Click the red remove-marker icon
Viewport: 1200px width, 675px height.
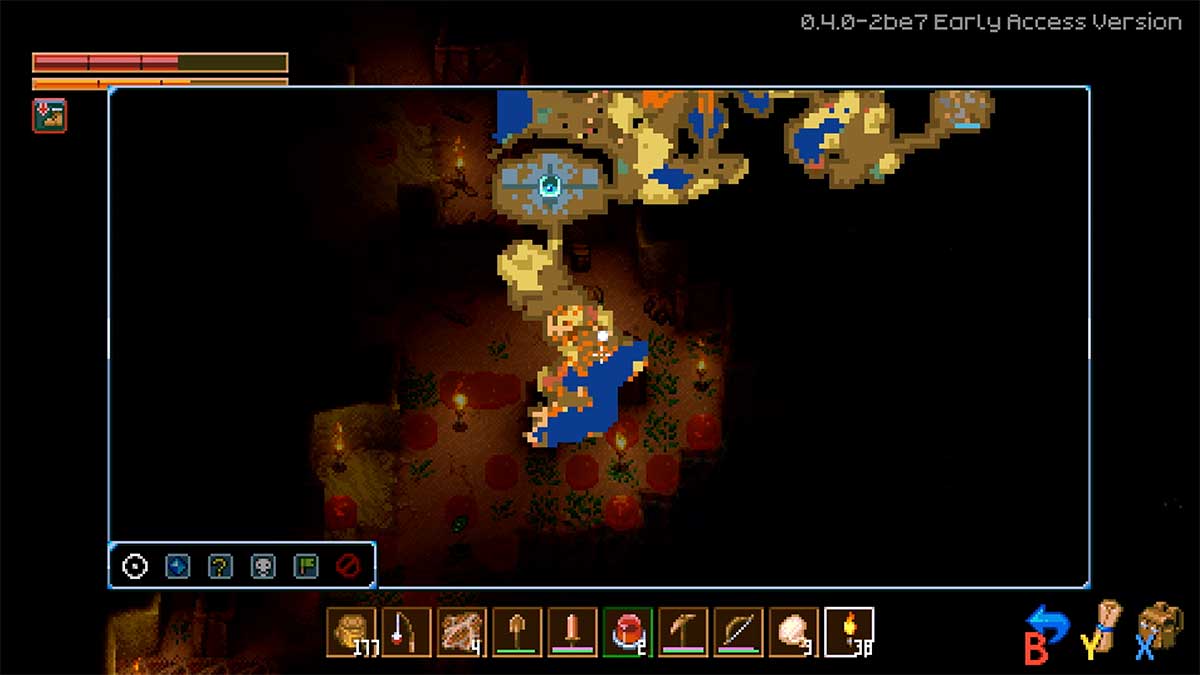348,567
